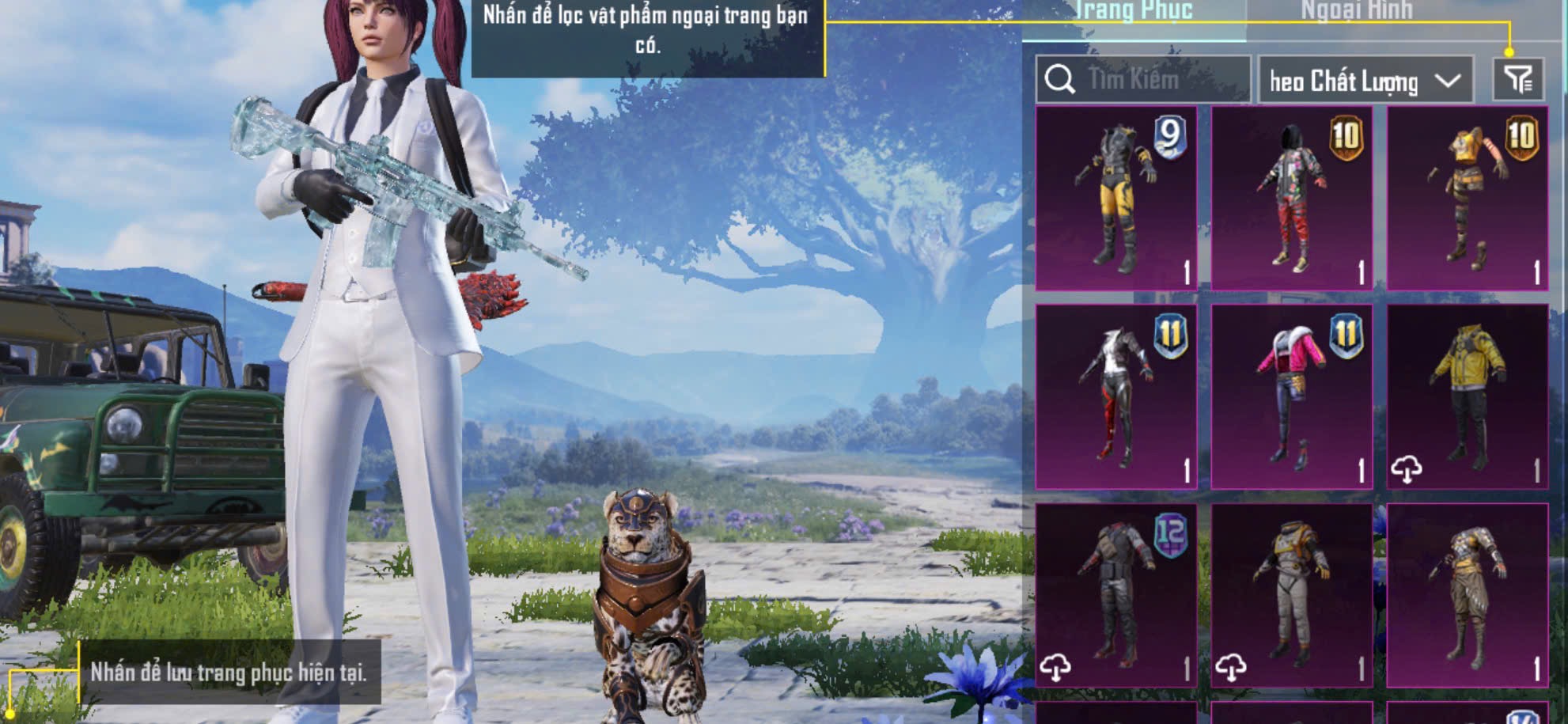This screenshot has width=1568, height=724.
Task: Select the gold patterned top khaki outfit
Action: coord(1467,595)
